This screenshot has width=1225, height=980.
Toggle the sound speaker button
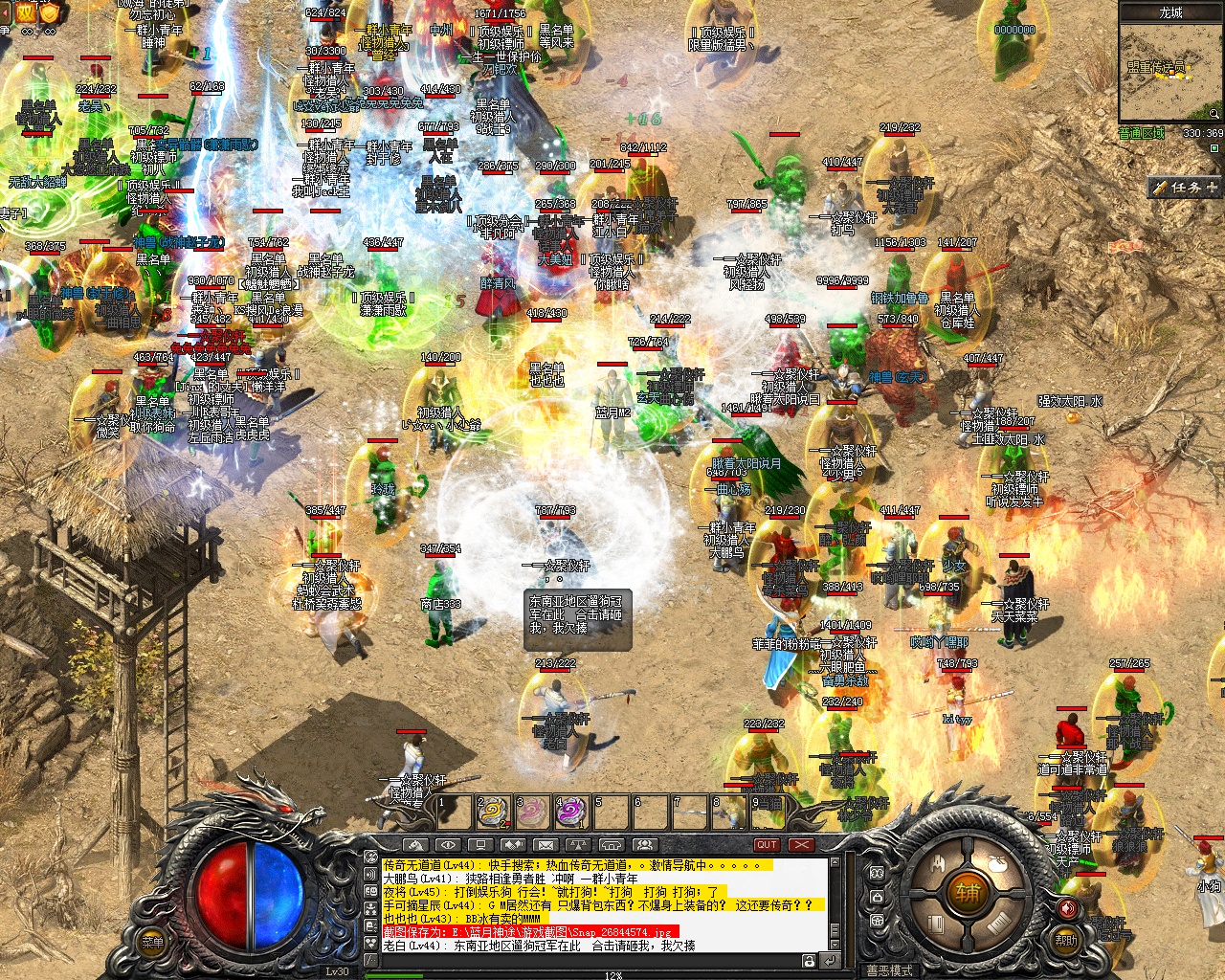1068,908
